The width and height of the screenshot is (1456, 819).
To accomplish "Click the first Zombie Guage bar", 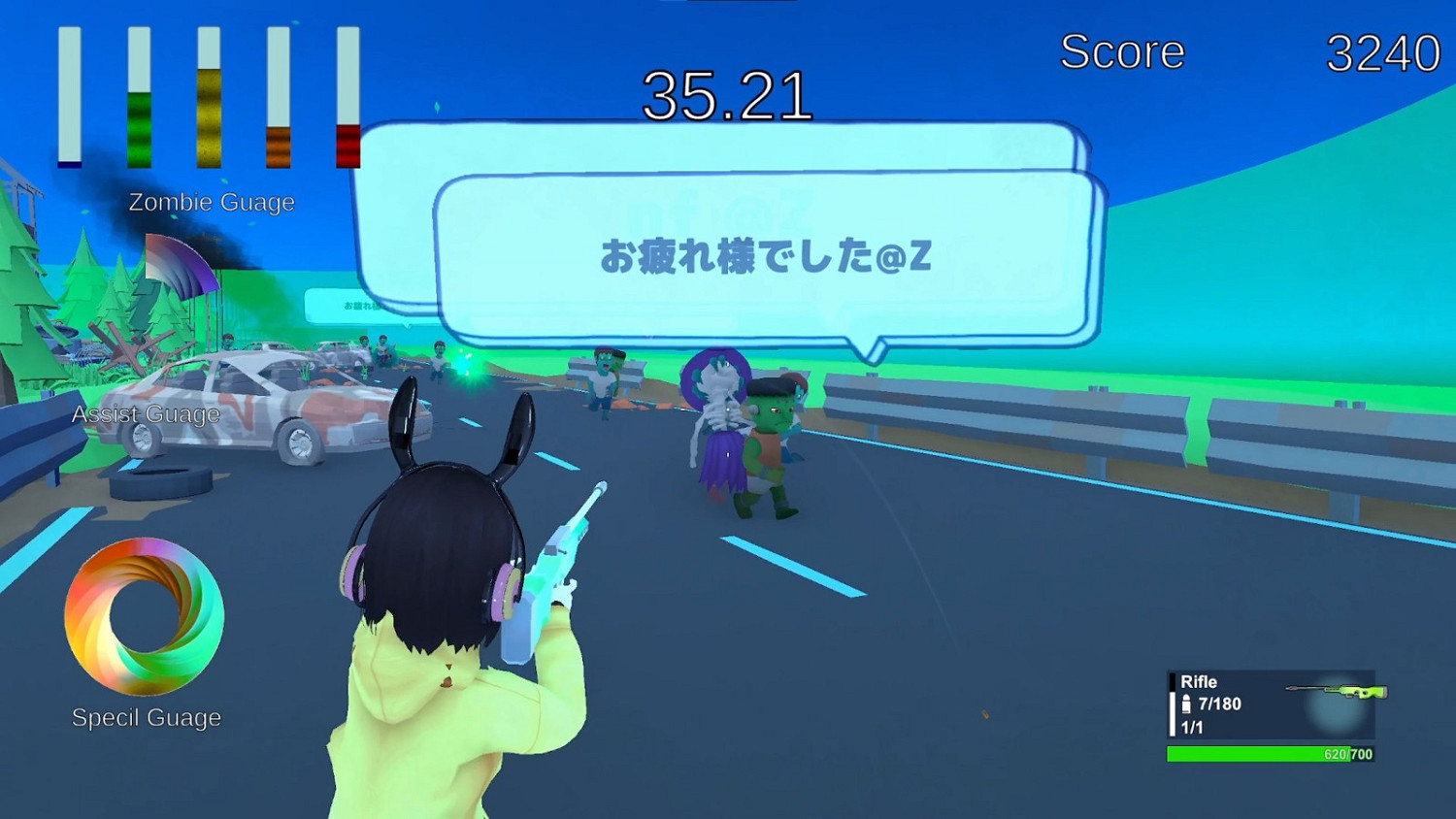I will coord(69,97).
